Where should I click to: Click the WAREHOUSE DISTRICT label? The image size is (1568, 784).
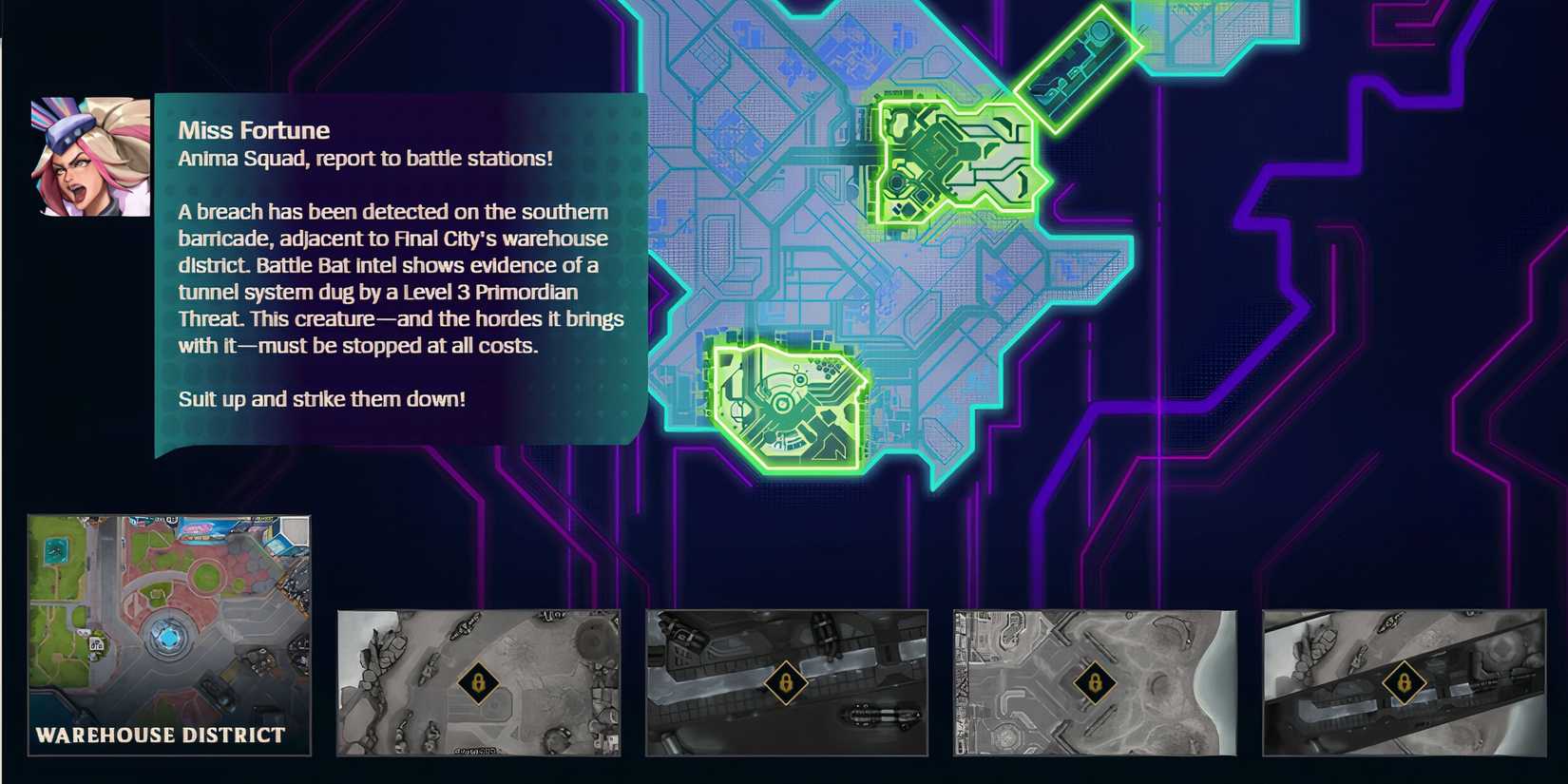(159, 734)
